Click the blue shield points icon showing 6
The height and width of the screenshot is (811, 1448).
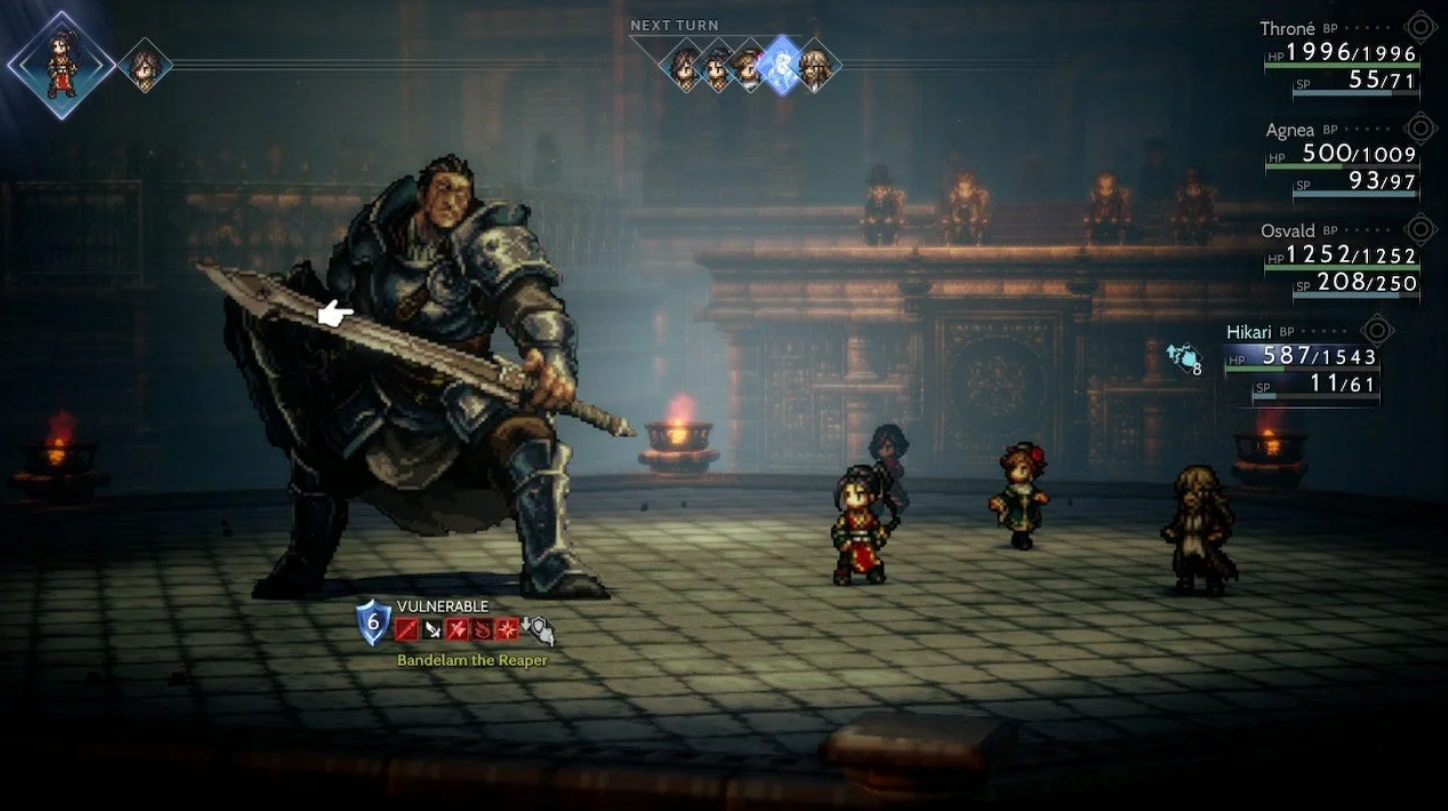(x=373, y=623)
